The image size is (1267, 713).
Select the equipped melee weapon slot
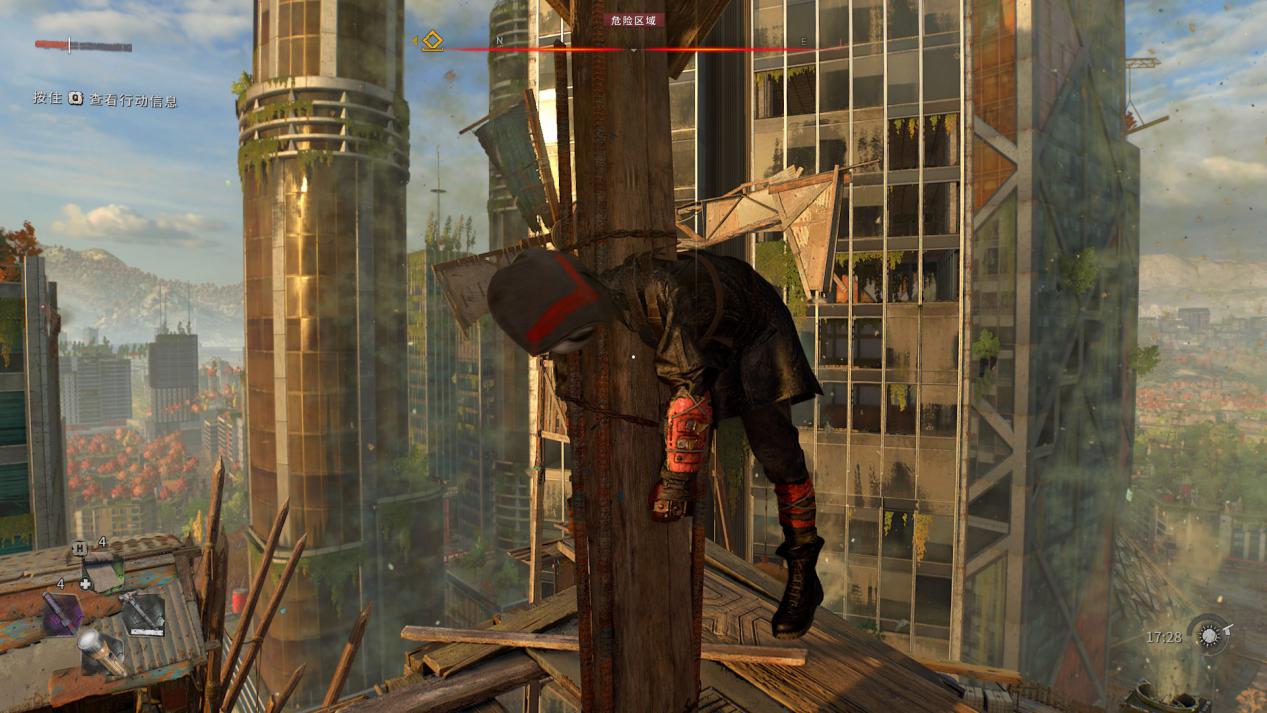(x=142, y=612)
